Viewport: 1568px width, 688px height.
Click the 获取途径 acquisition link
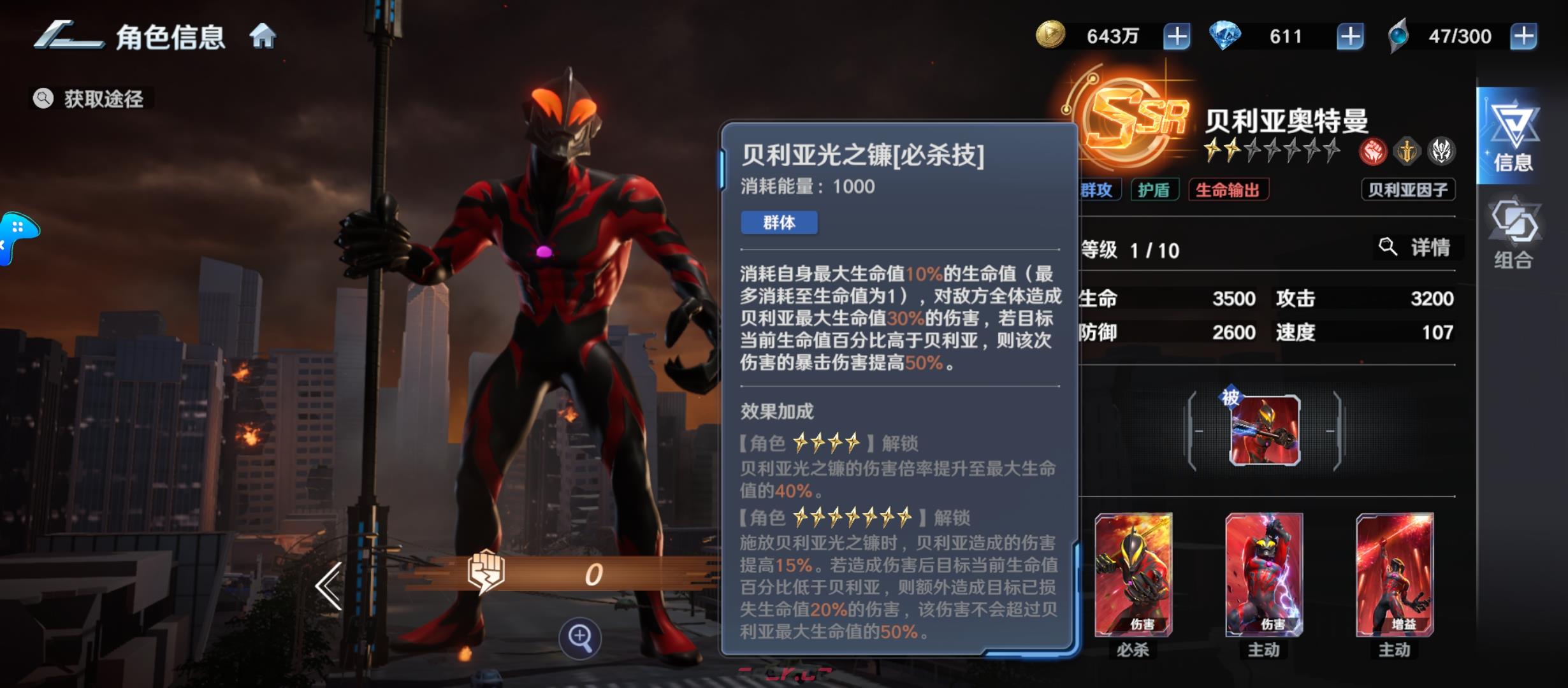[92, 99]
